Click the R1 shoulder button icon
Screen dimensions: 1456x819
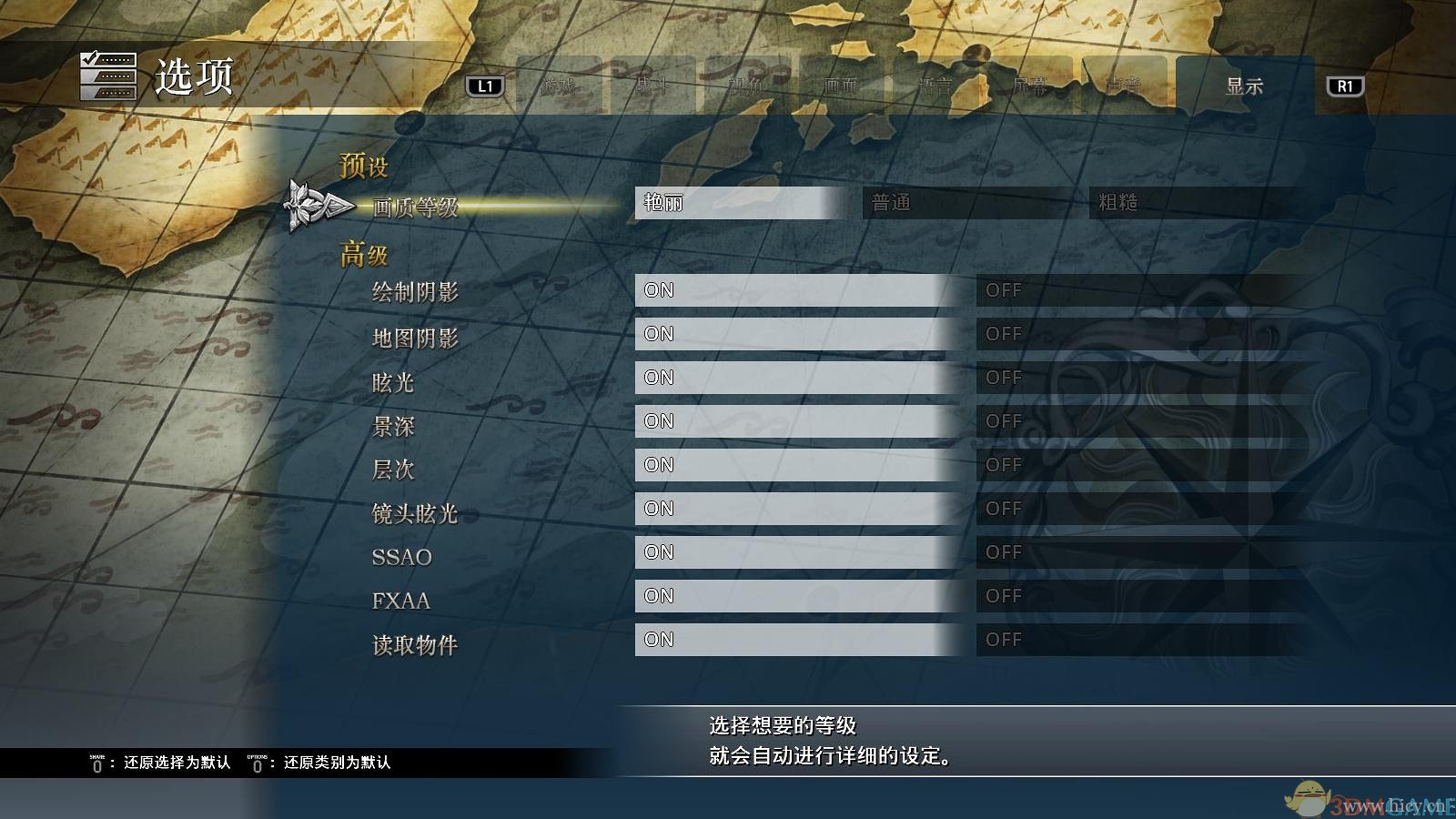tap(1346, 86)
